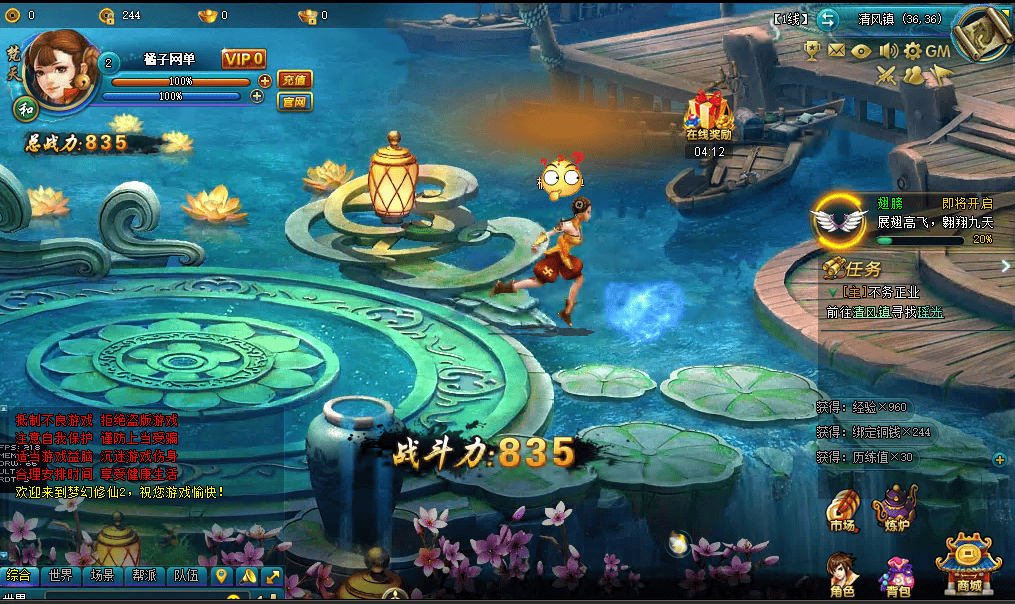Click the player portrait avatar

(61, 67)
